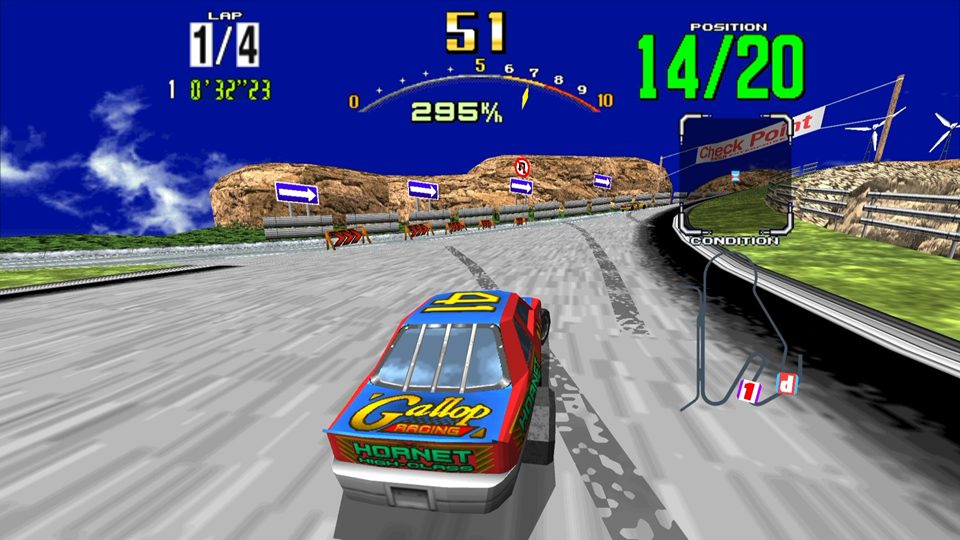The width and height of the screenshot is (960, 540).
Task: Select the car Condition indicator box
Action: coord(736,173)
